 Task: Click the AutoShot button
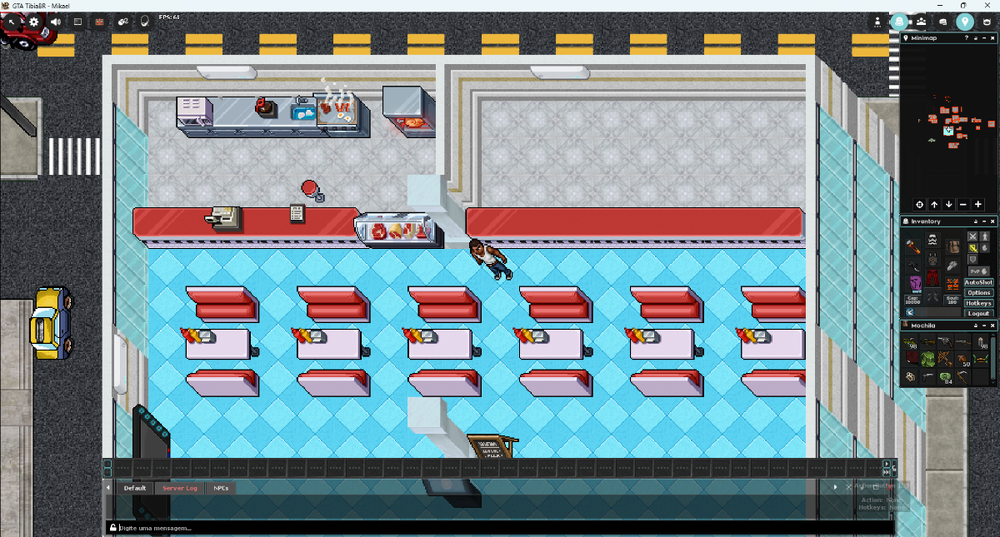[979, 283]
